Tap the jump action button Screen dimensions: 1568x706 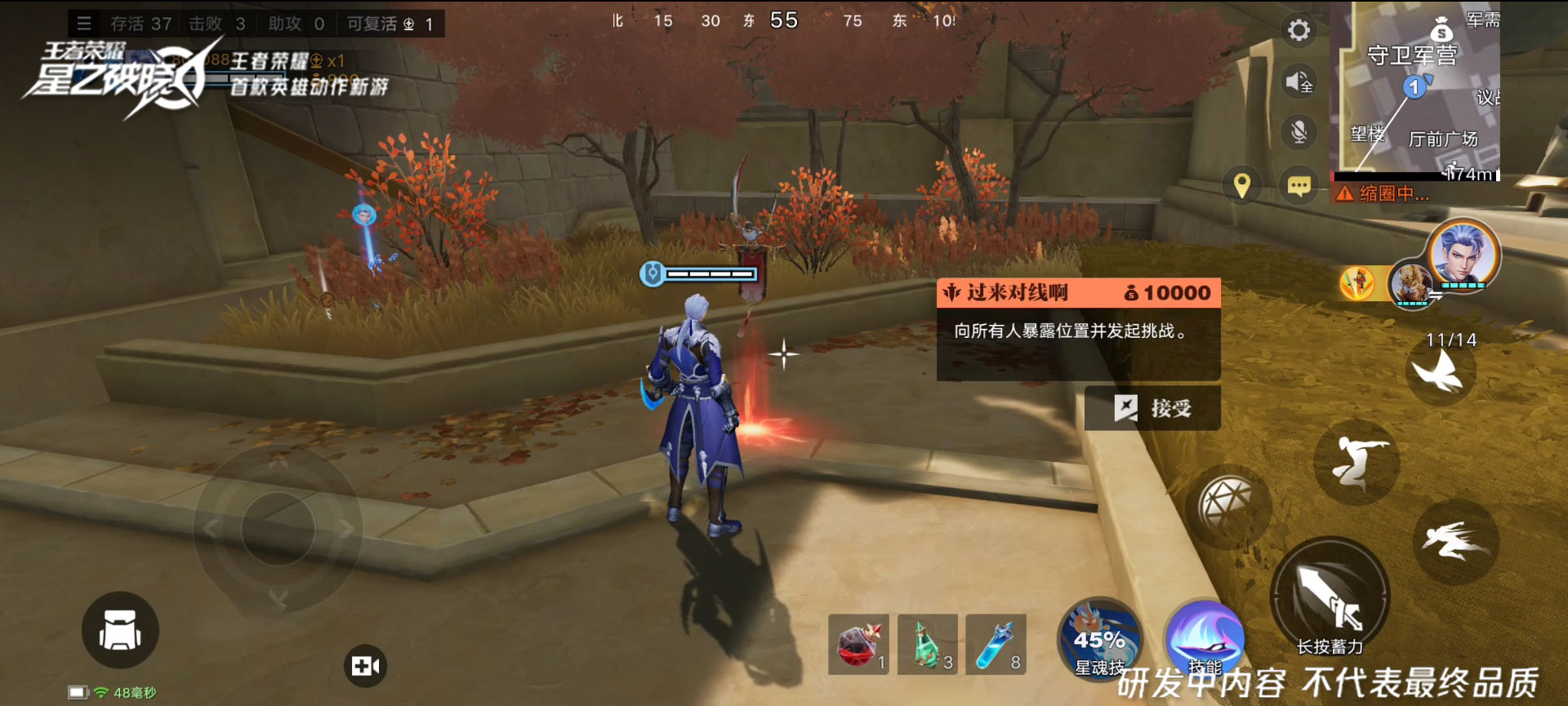point(1356,461)
